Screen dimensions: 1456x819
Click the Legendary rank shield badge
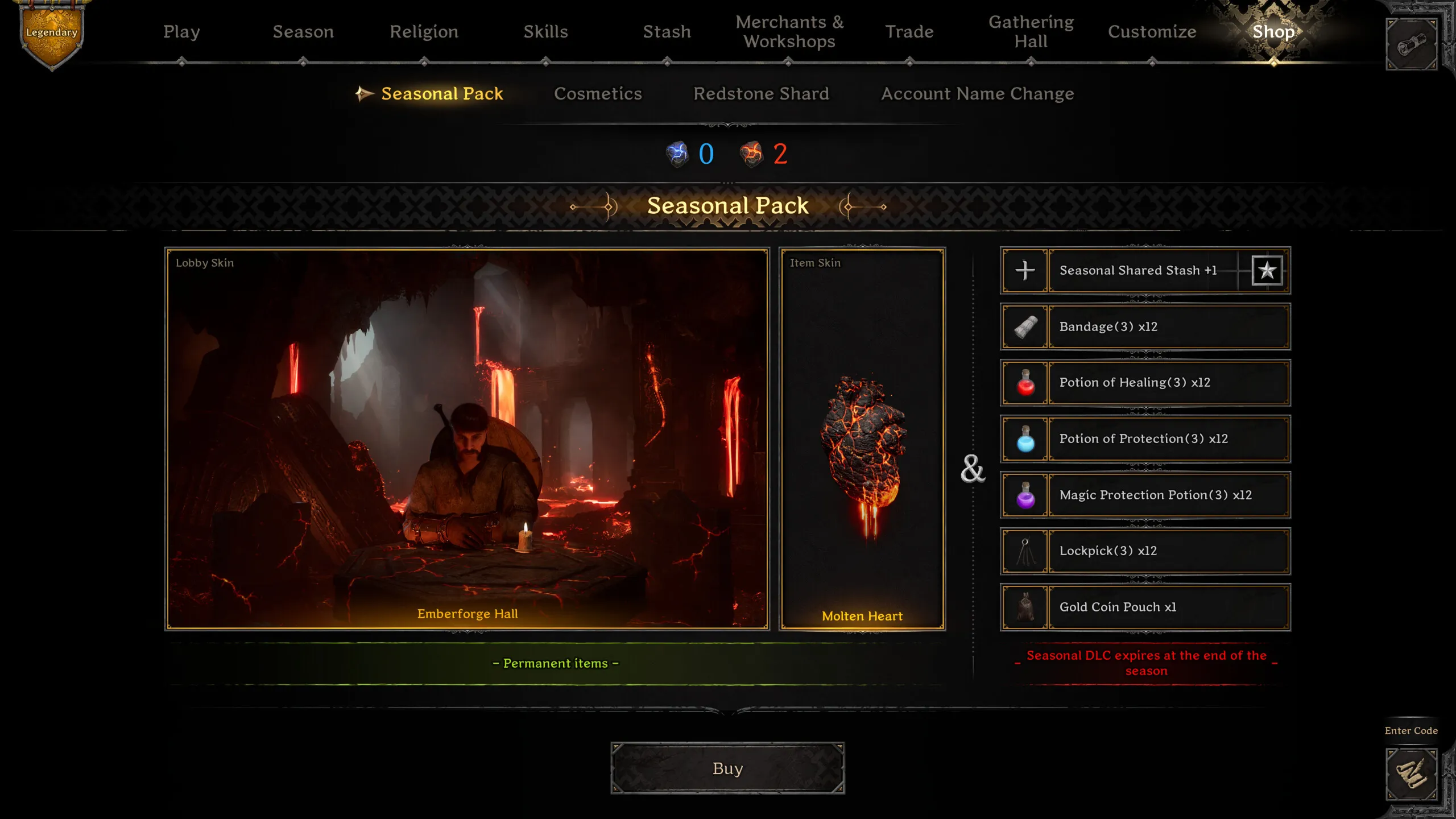pyautogui.click(x=52, y=35)
